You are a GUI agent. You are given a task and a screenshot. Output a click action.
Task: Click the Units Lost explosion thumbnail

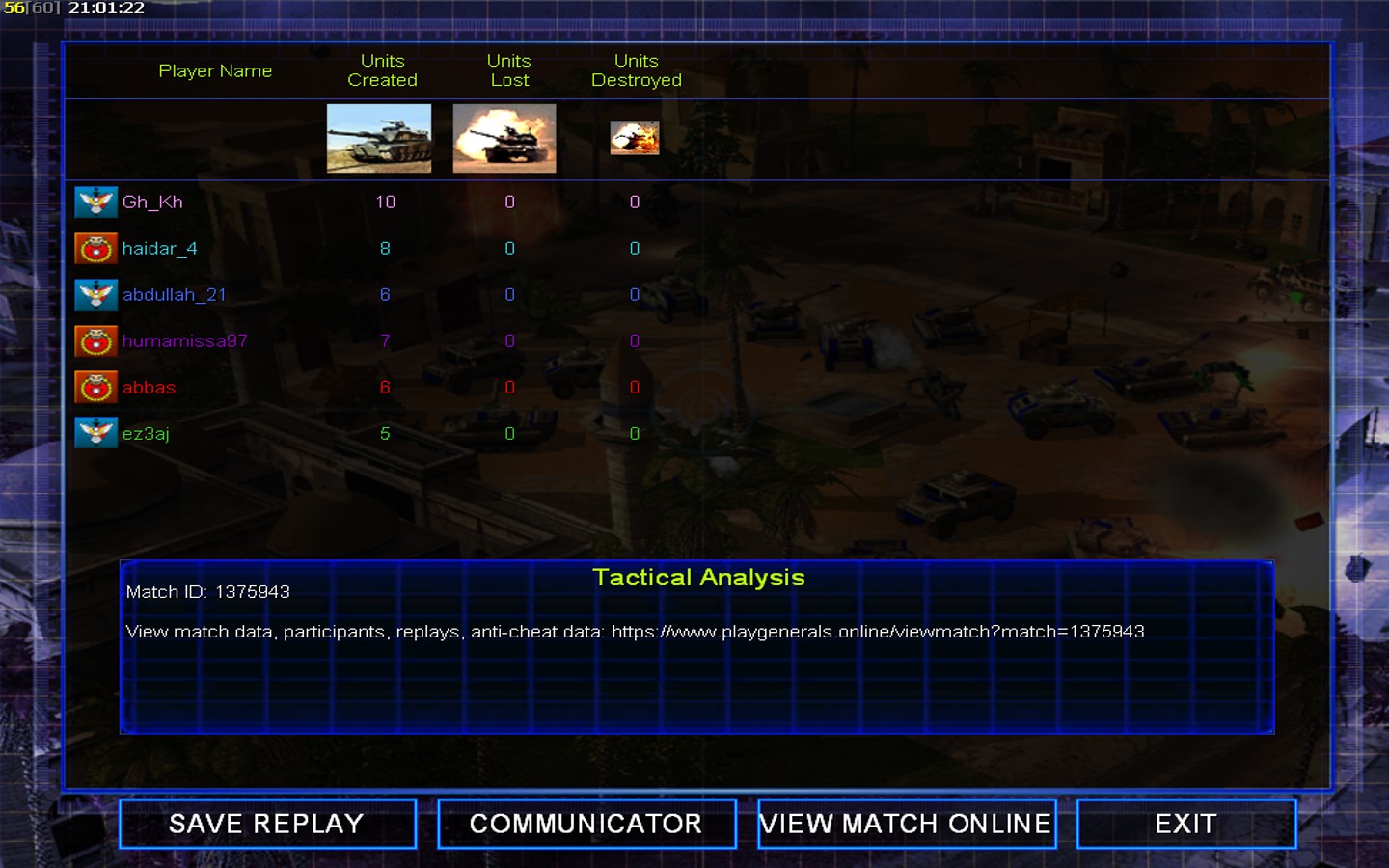tap(504, 139)
